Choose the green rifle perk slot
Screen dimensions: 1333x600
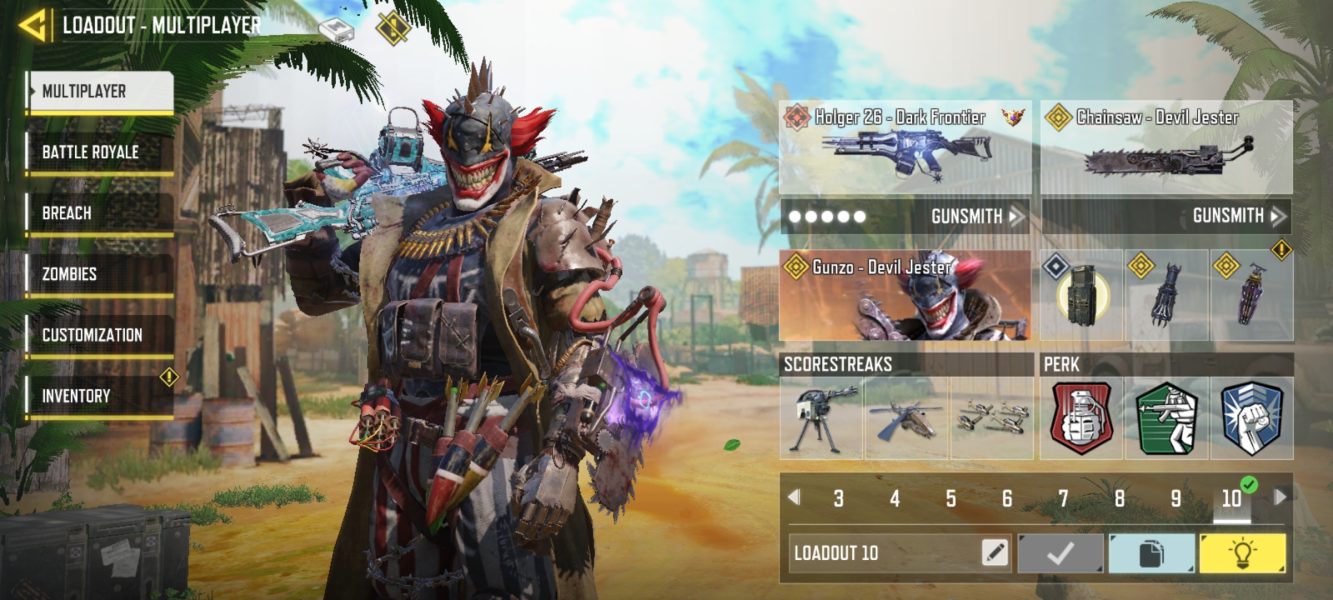point(1166,418)
